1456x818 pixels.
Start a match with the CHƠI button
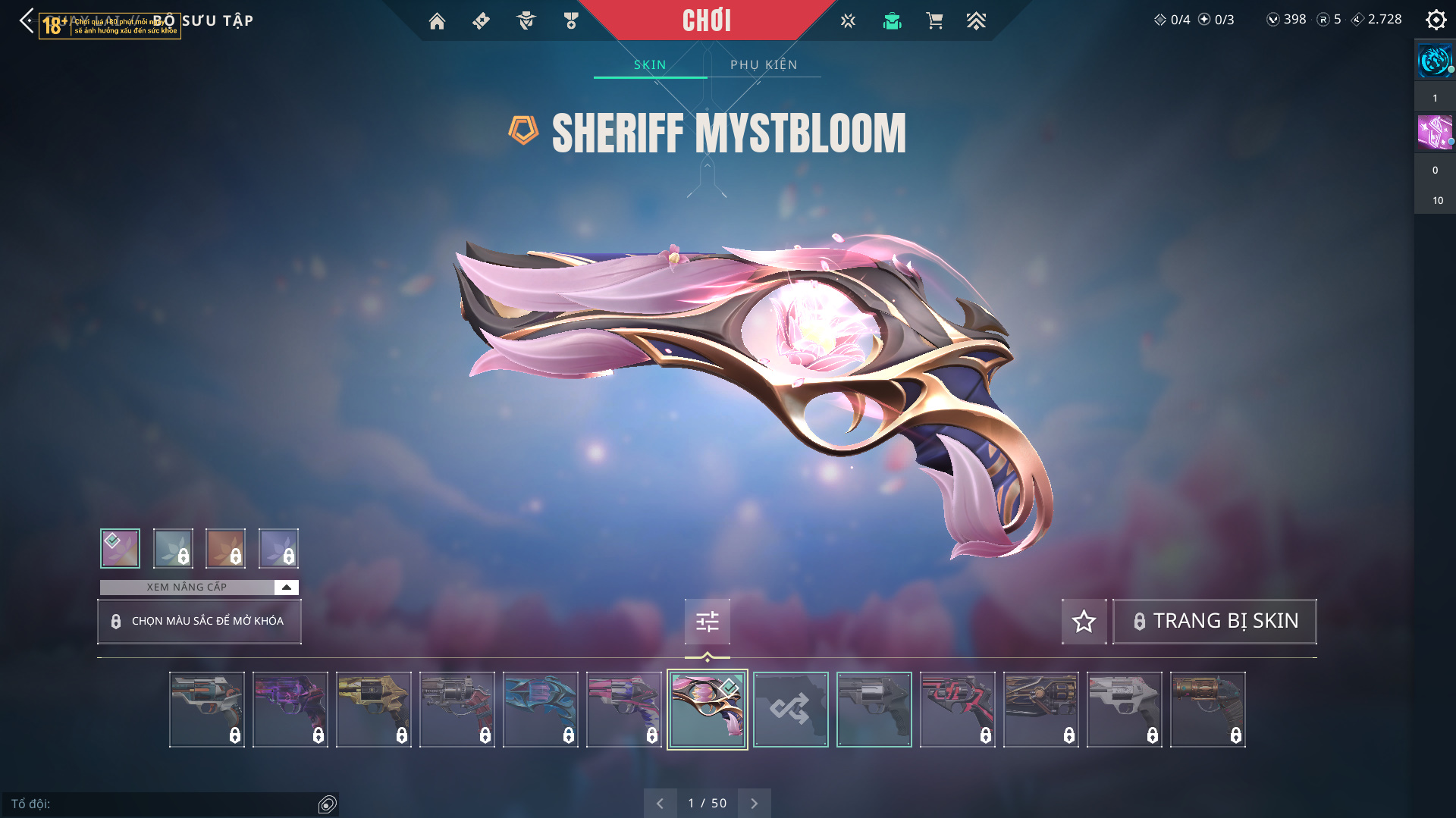706,20
